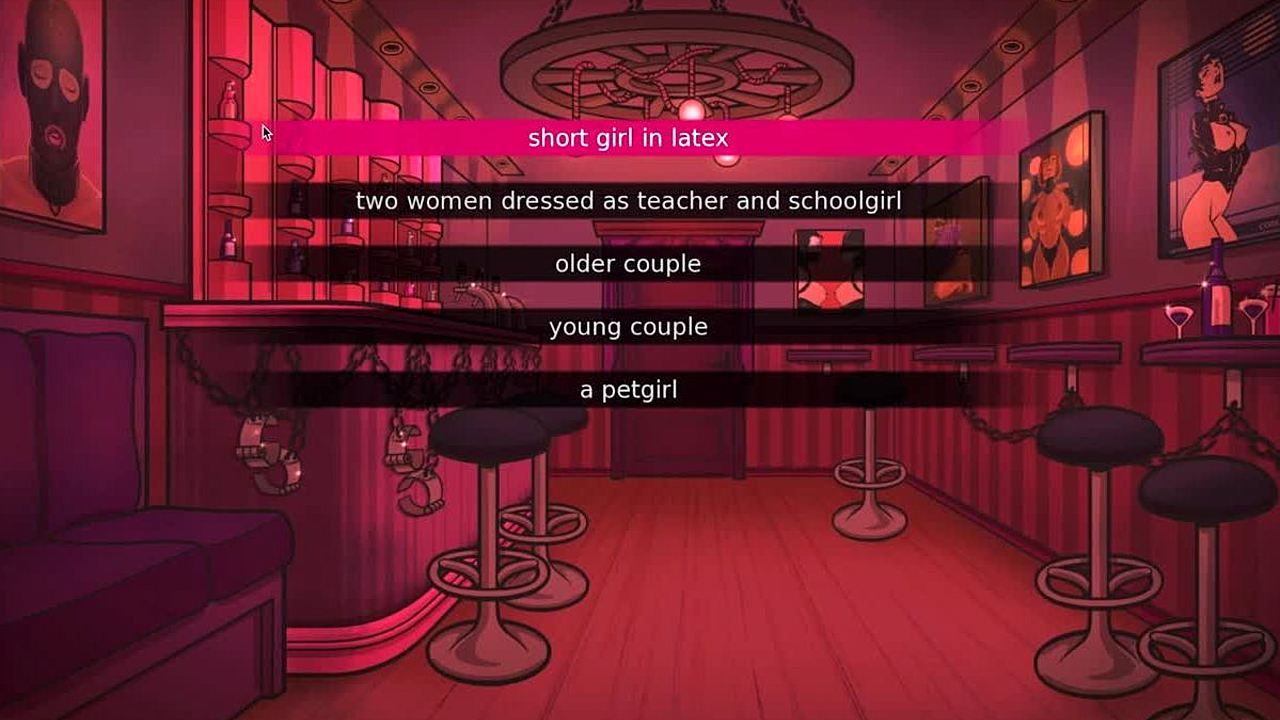The width and height of the screenshot is (1280, 720).
Task: Select "two women dressed as teacher and schoolgirl"
Action: pos(628,201)
